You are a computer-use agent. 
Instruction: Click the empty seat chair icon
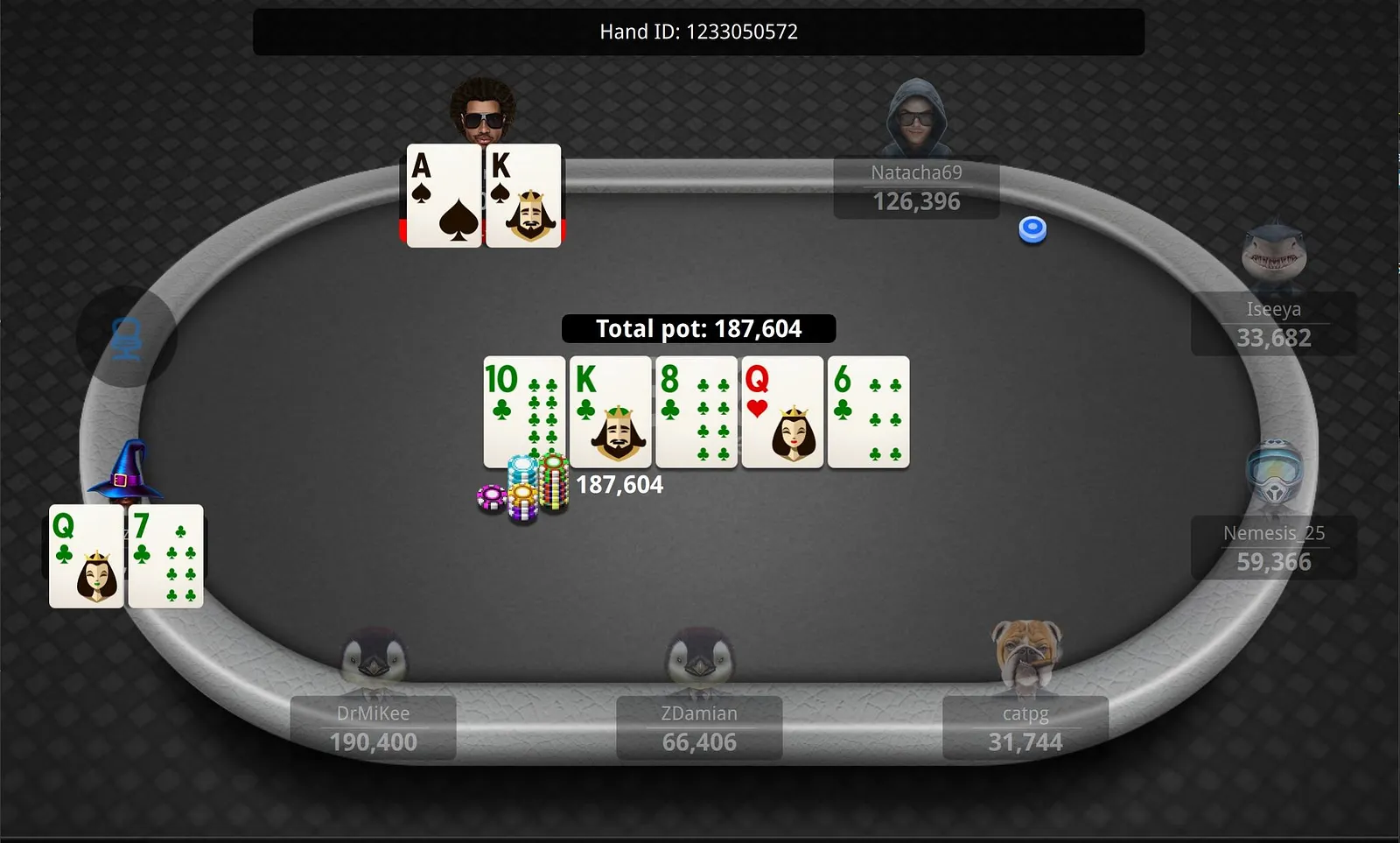[x=127, y=339]
